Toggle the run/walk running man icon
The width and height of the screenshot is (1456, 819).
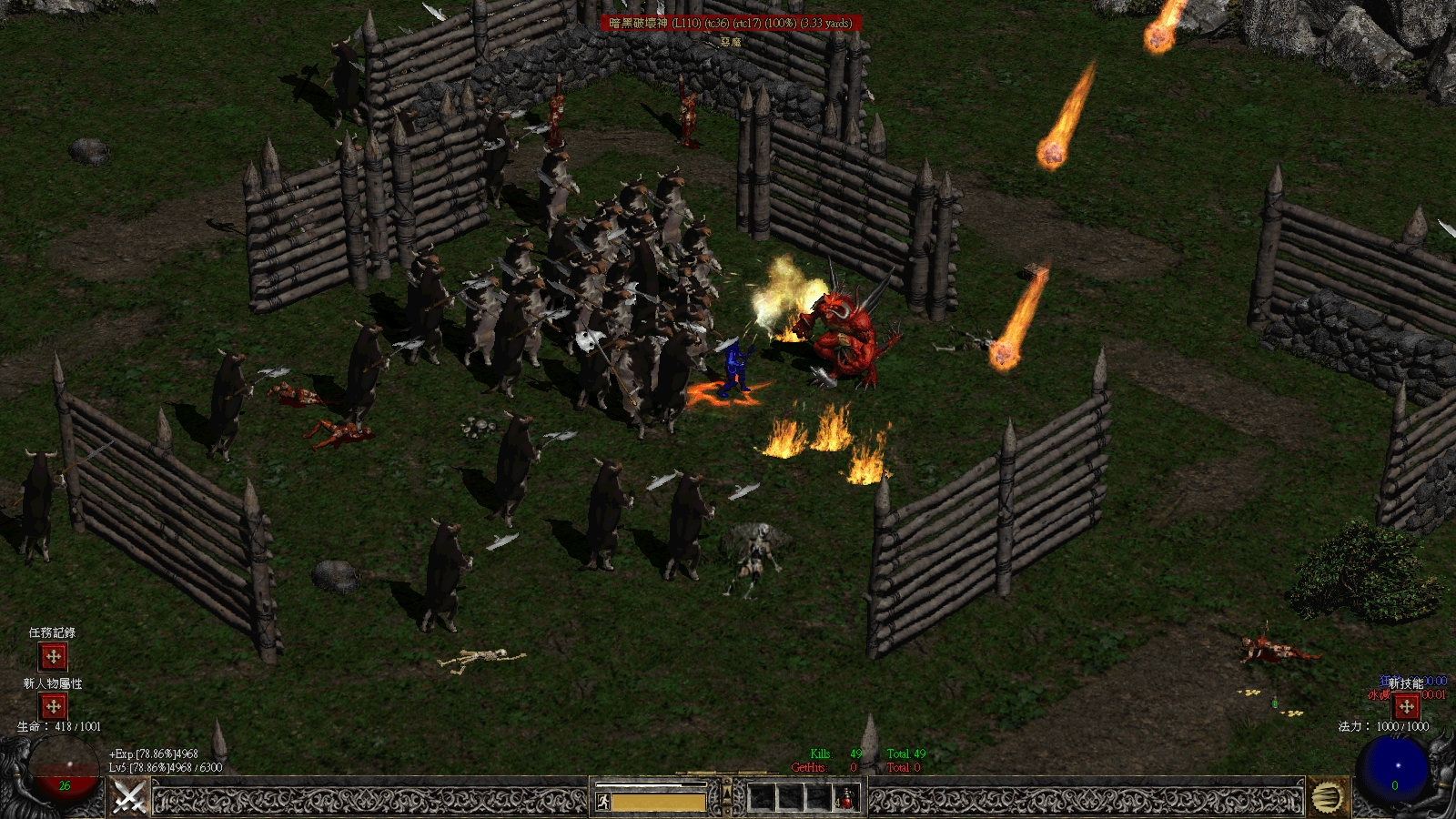point(602,802)
